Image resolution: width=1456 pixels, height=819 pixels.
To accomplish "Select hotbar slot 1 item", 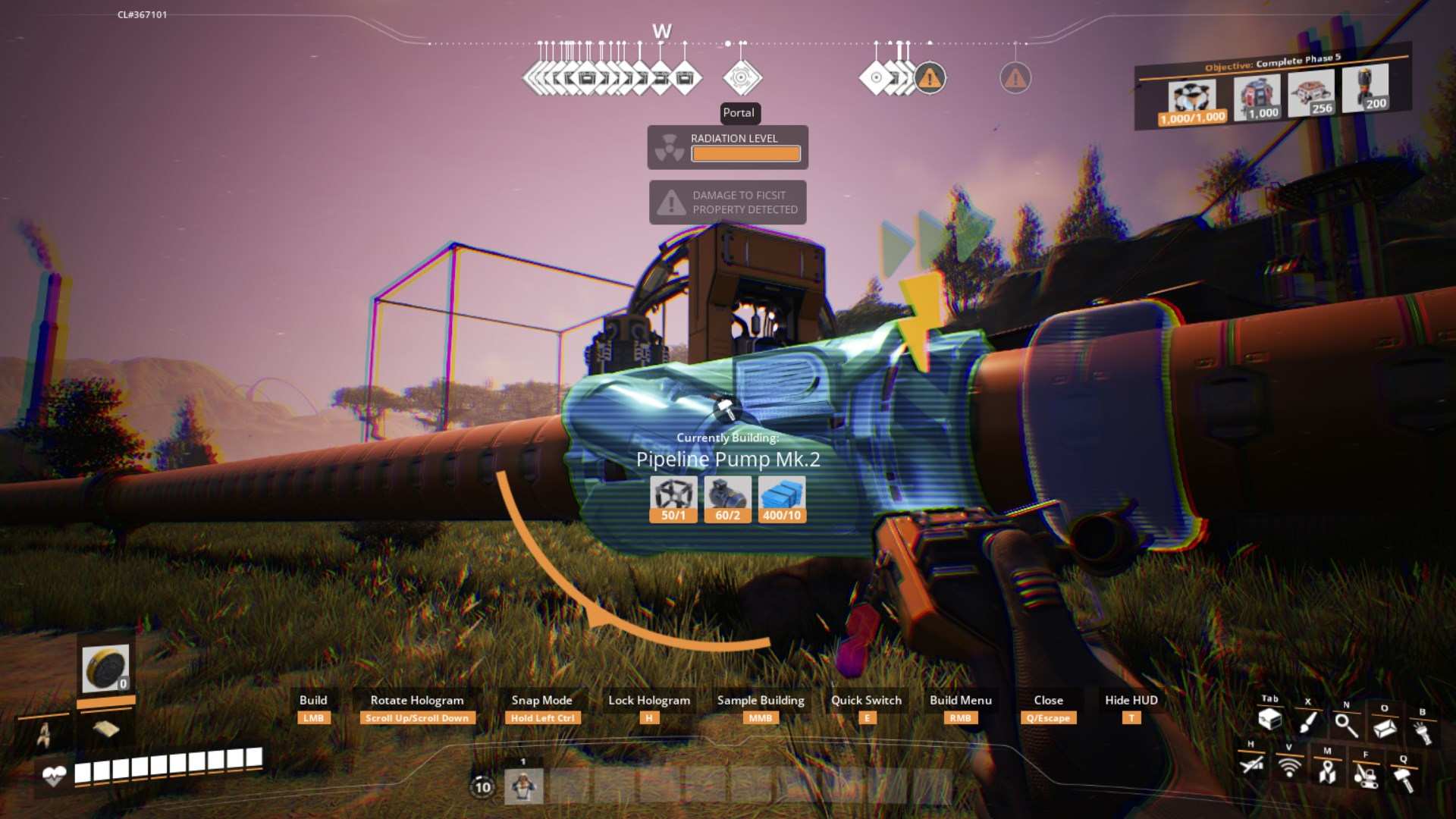I will tap(523, 786).
